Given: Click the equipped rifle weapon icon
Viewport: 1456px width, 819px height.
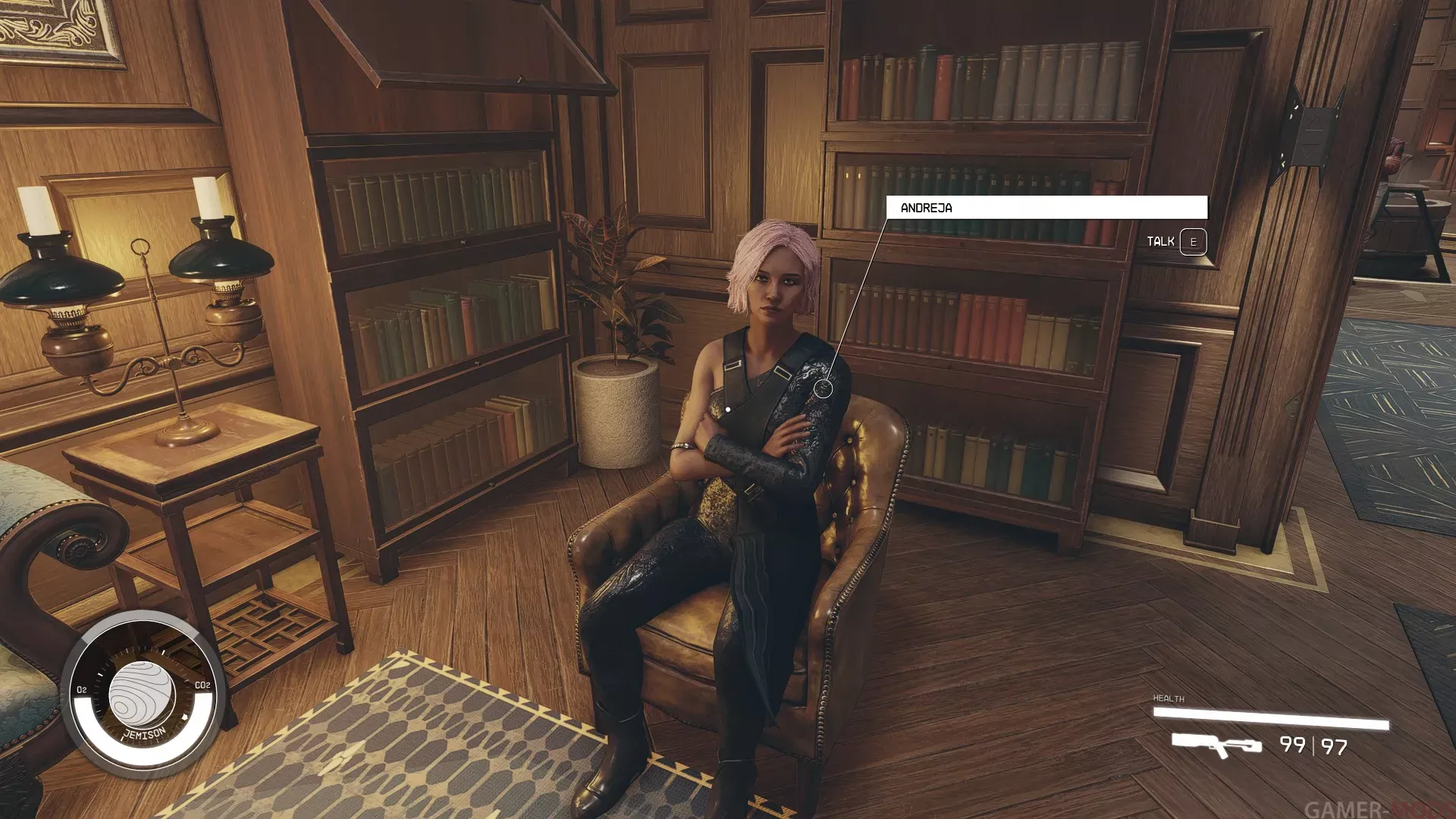Looking at the screenshot, I should pyautogui.click(x=1216, y=745).
